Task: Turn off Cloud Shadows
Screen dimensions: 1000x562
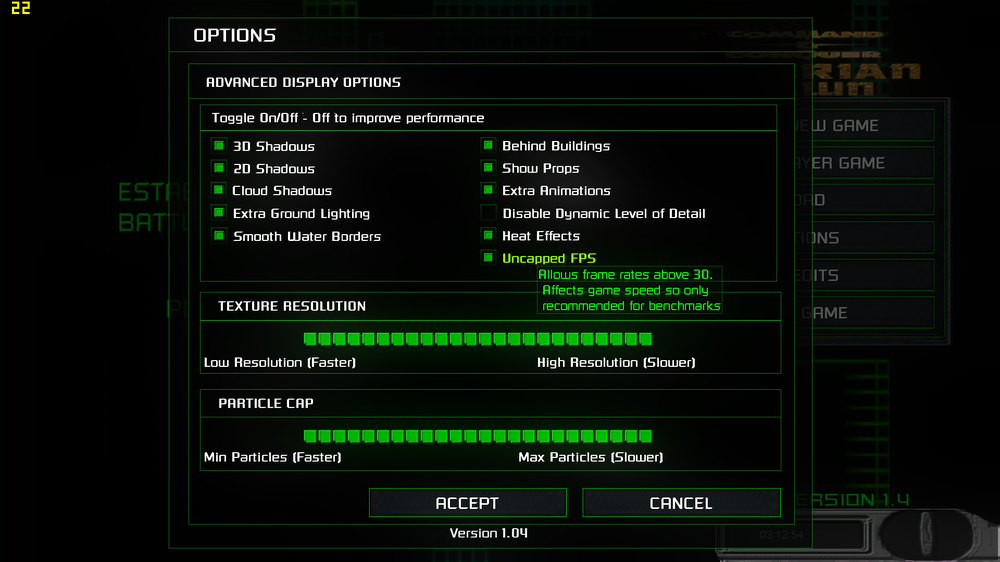Action: 219,190
